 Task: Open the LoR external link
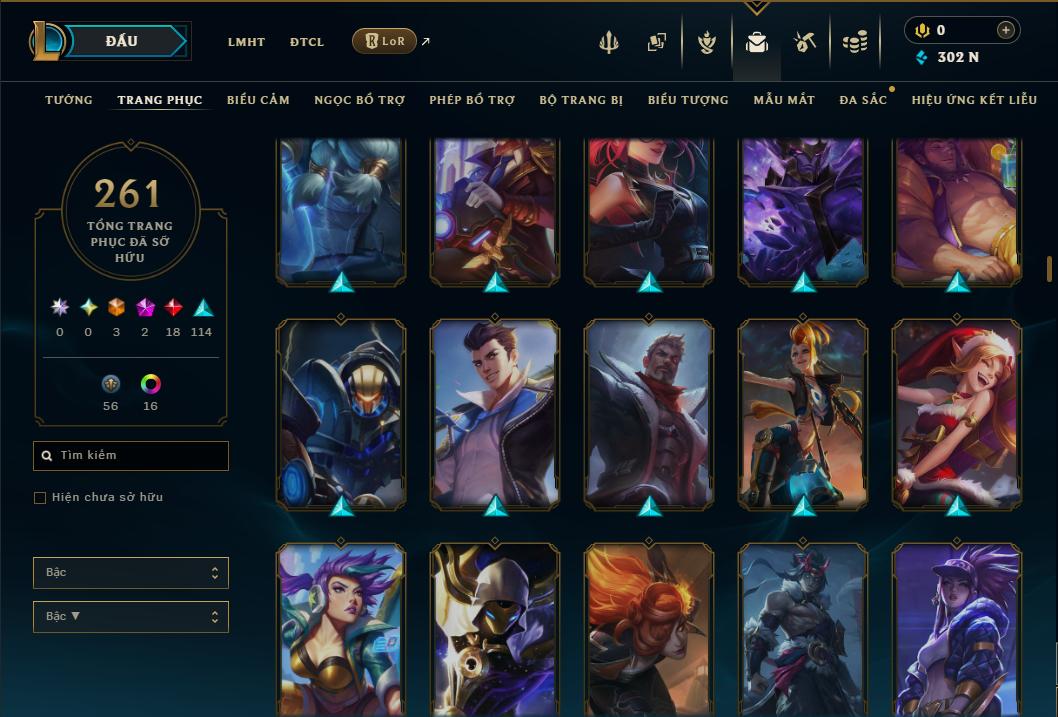[x=385, y=41]
